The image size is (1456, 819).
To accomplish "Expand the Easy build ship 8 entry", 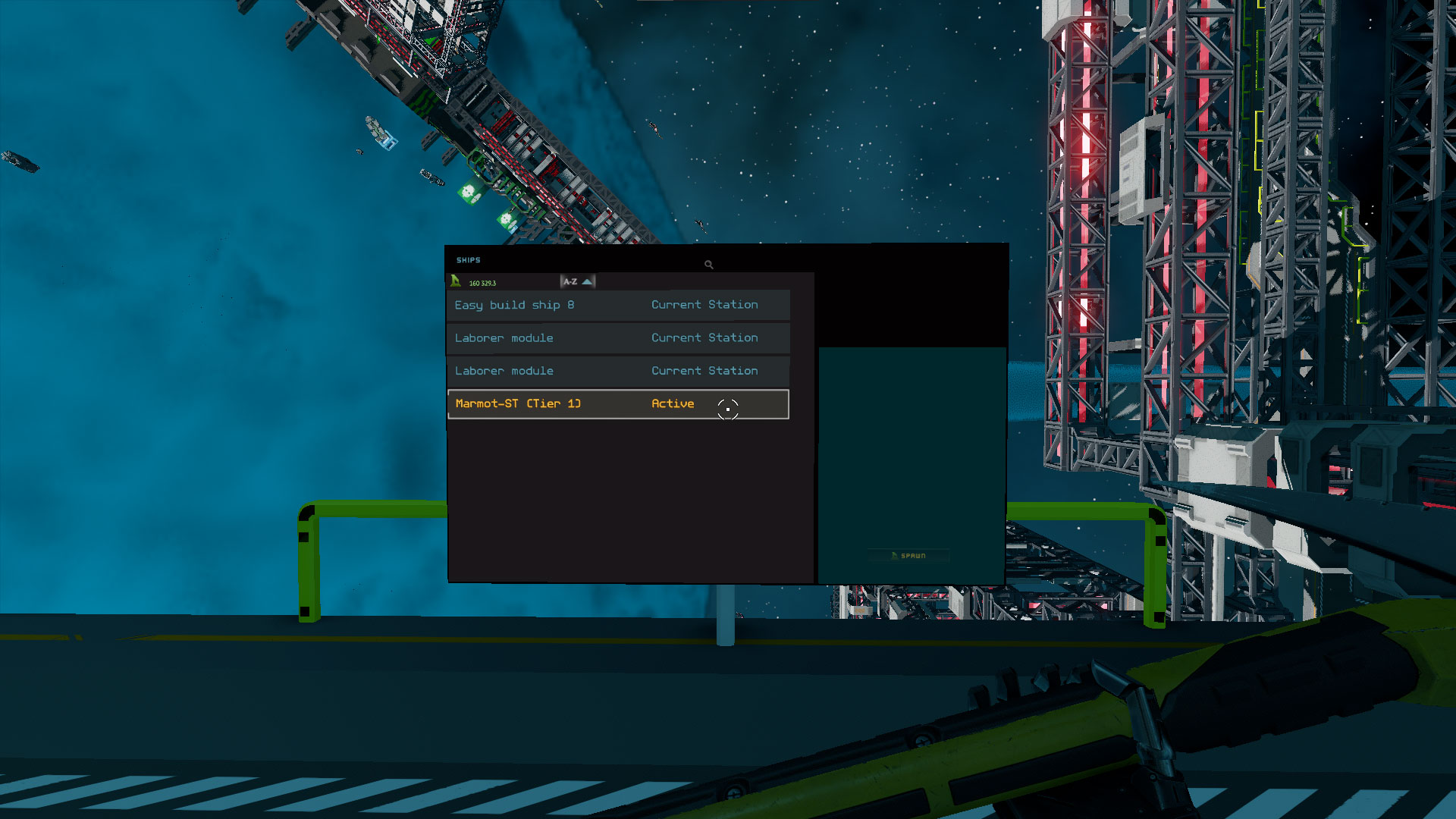I will pyautogui.click(x=514, y=305).
